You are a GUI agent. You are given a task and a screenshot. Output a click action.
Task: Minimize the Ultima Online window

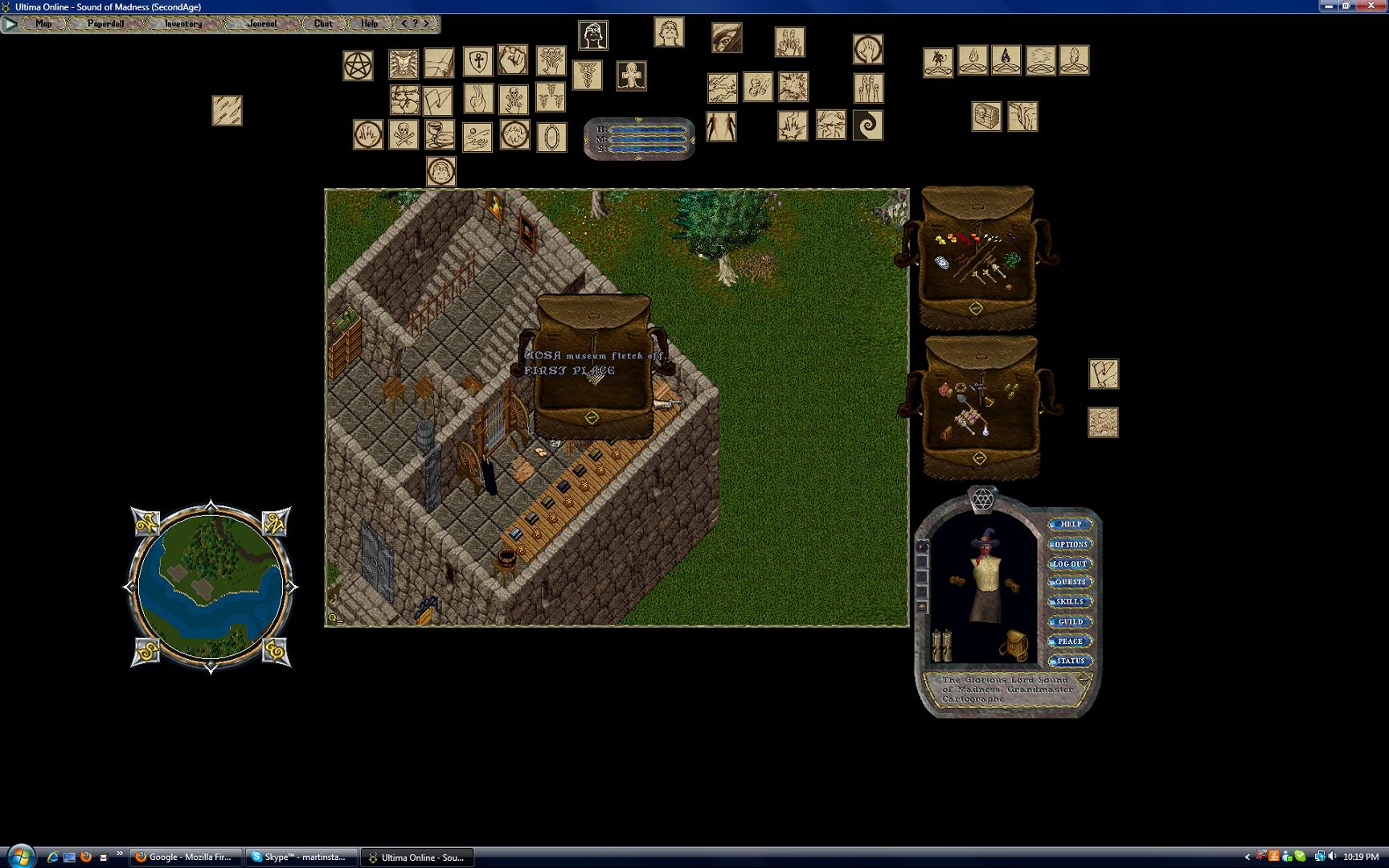coord(1329,6)
